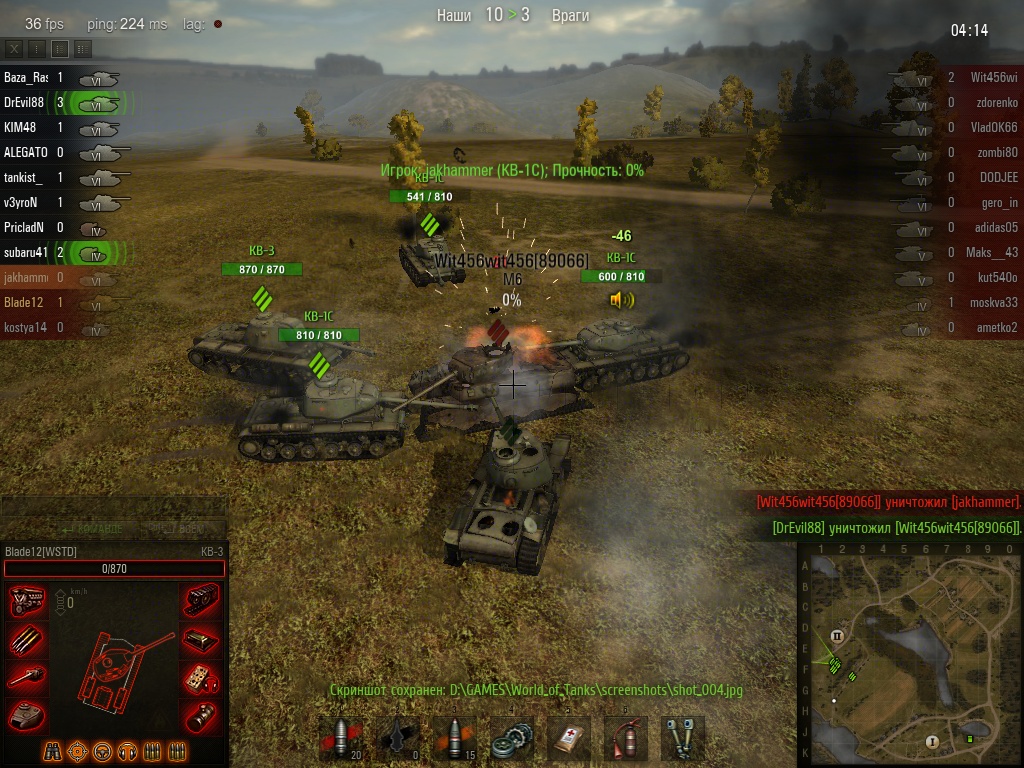This screenshot has width=1024, height=768.
Task: Hide the team player list with X button
Action: (x=14, y=48)
